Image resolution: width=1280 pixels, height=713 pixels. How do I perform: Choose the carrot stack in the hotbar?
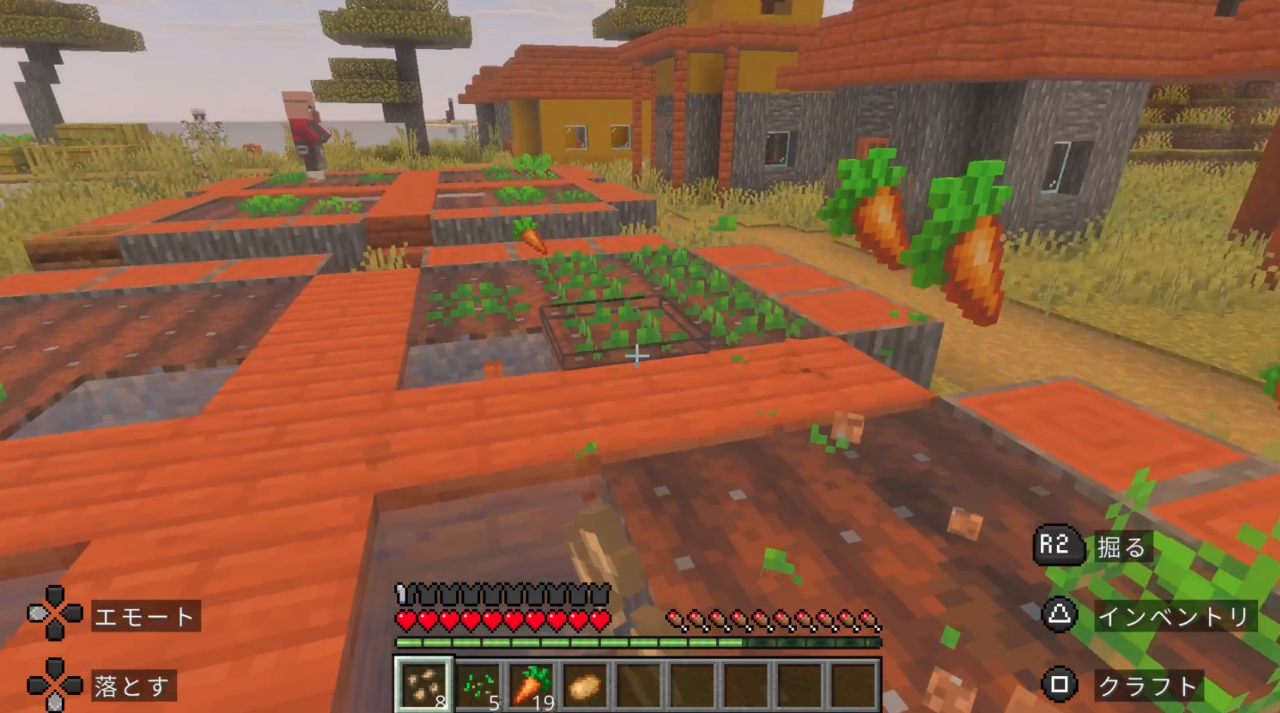[532, 685]
